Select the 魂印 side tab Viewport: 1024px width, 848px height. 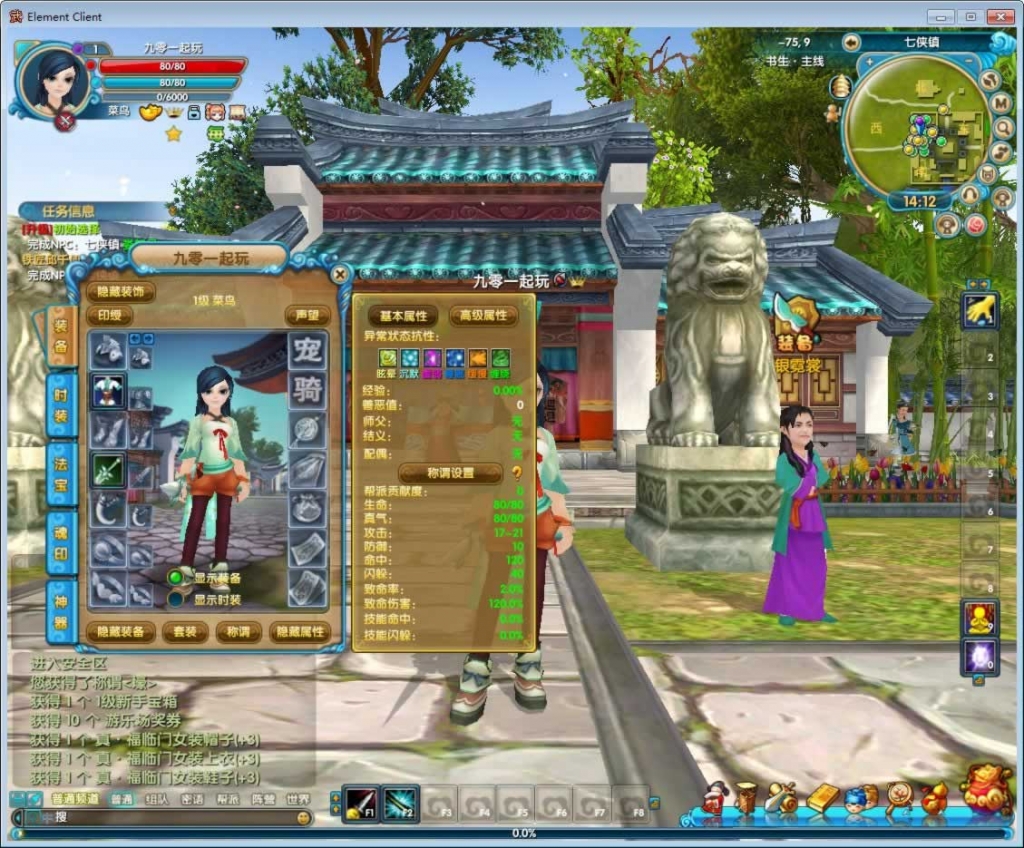pyautogui.click(x=61, y=542)
